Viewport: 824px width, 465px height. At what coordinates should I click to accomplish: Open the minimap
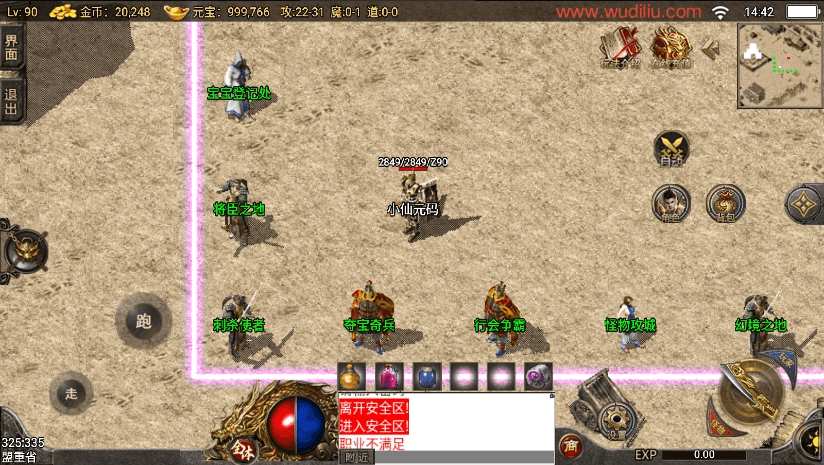click(x=779, y=65)
